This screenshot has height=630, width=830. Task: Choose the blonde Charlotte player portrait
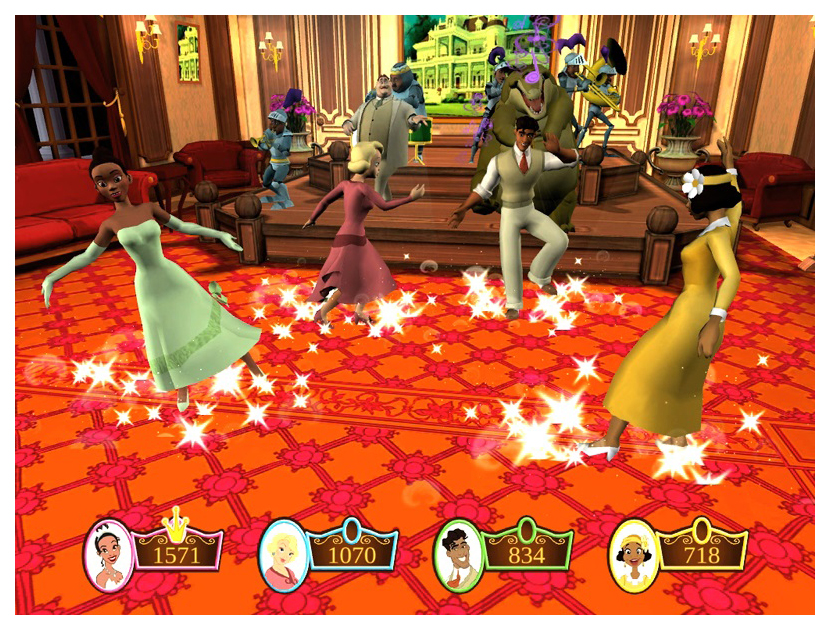(283, 555)
